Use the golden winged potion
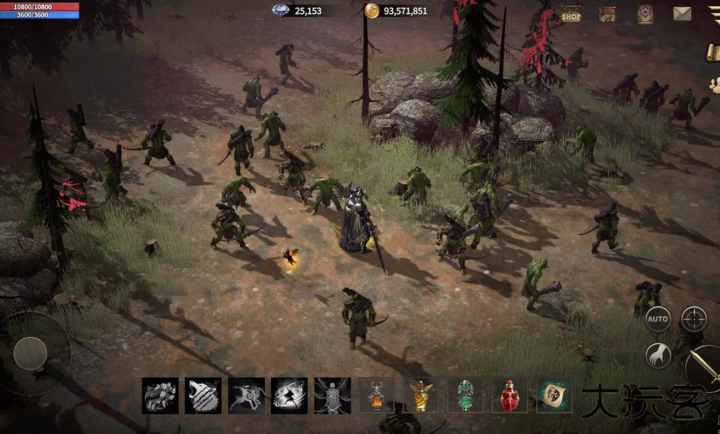Viewport: 720px width, 434px height. click(420, 396)
